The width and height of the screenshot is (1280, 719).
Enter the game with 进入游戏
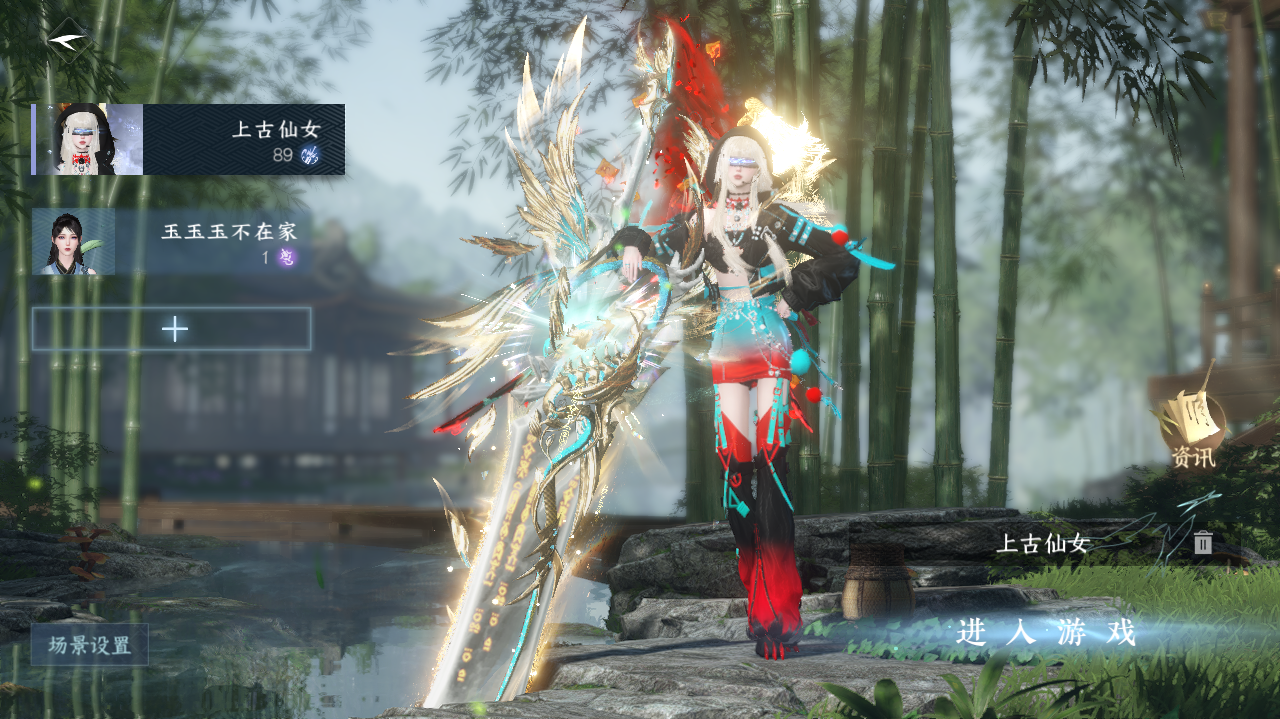[x=1046, y=632]
